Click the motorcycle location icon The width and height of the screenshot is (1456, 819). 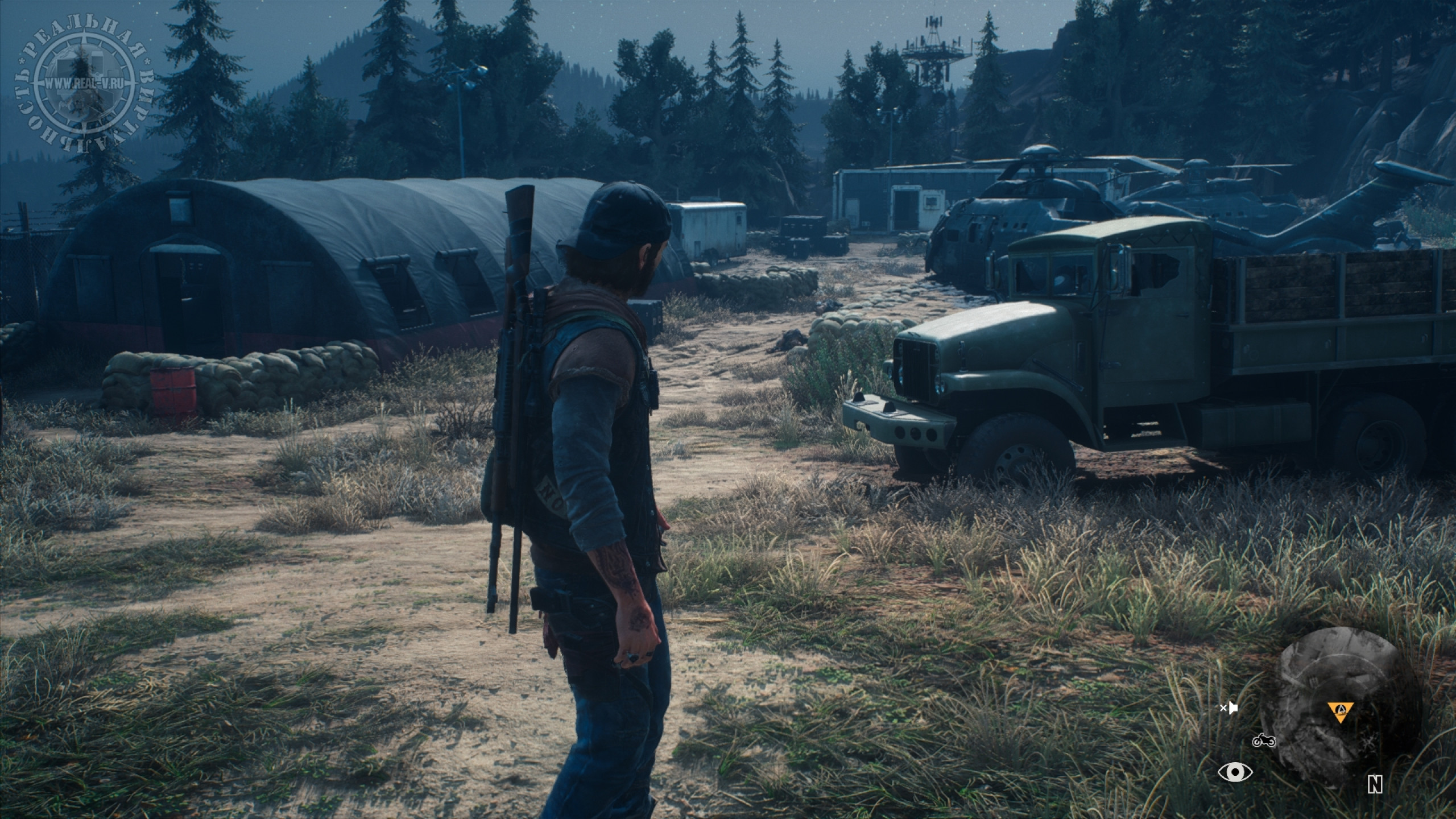(x=1264, y=741)
